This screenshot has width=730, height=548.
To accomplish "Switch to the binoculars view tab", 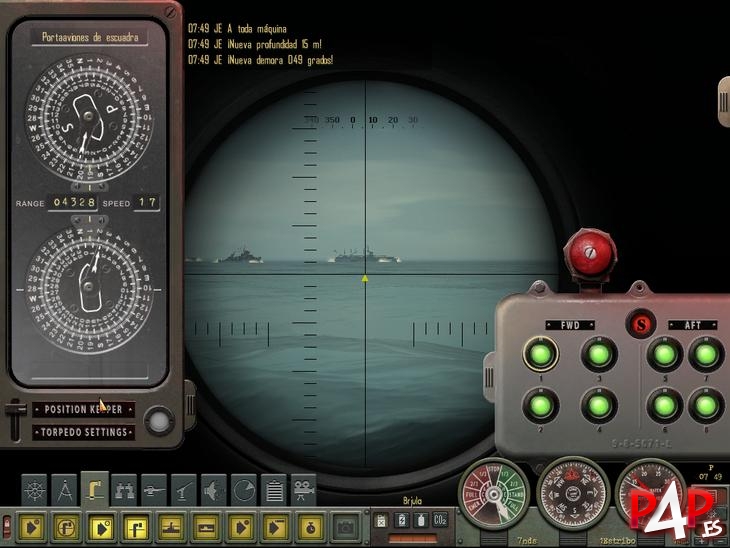I will (124, 489).
